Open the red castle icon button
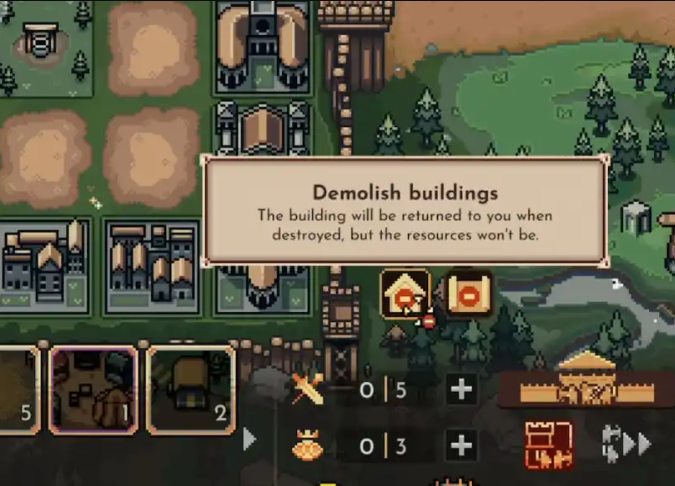The image size is (675, 486). (549, 445)
